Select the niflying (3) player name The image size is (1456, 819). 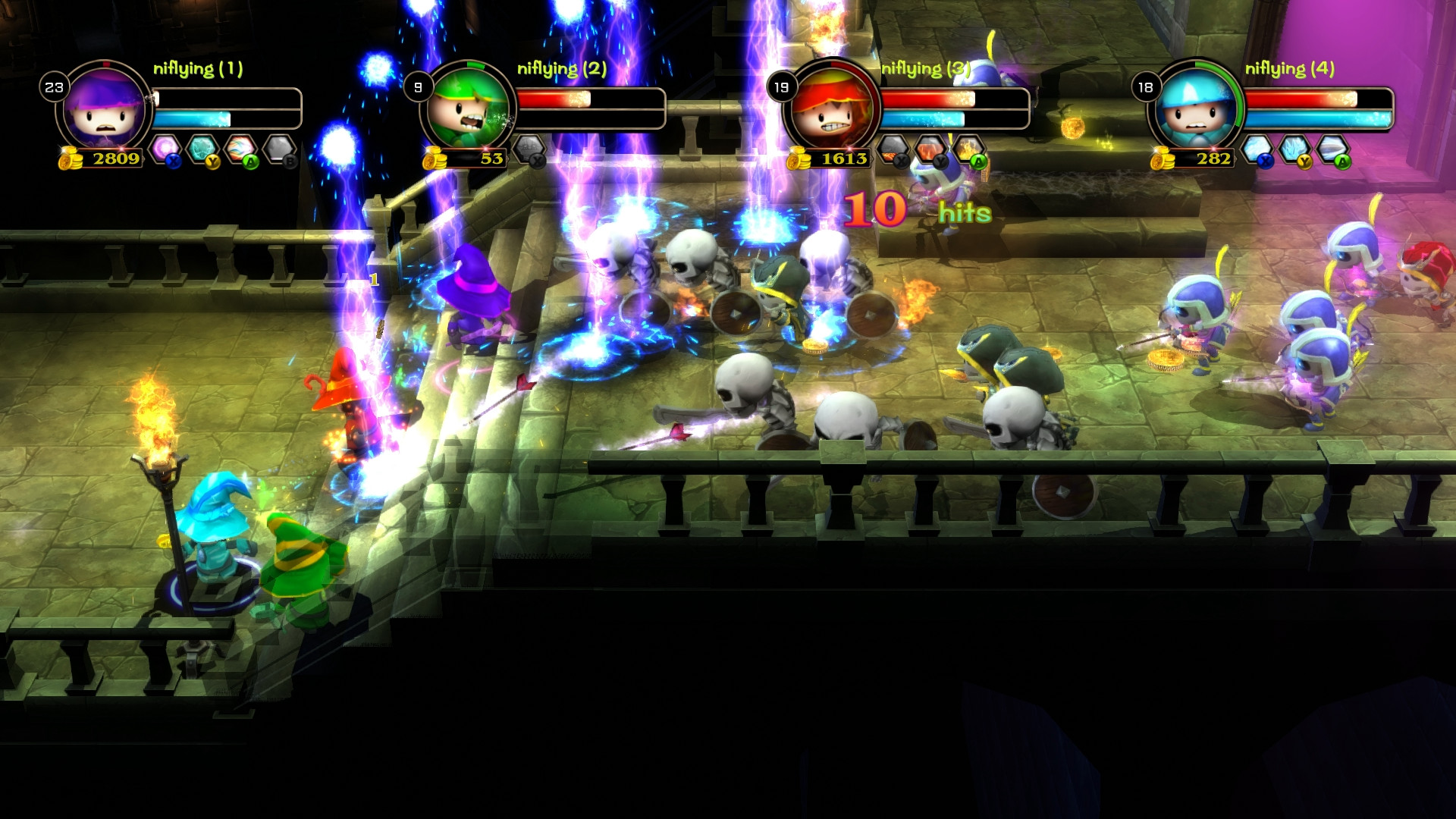pyautogui.click(x=926, y=69)
